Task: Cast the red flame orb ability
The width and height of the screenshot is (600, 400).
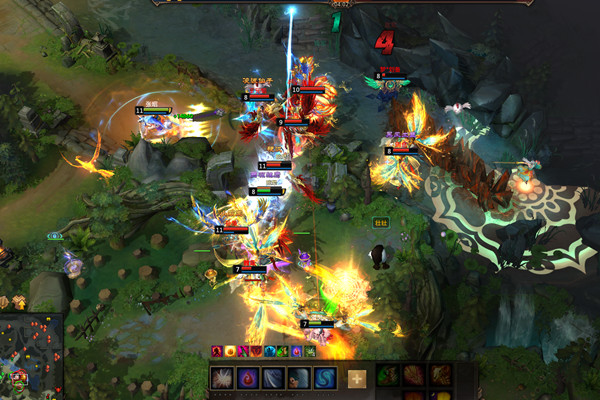Action: (248, 378)
